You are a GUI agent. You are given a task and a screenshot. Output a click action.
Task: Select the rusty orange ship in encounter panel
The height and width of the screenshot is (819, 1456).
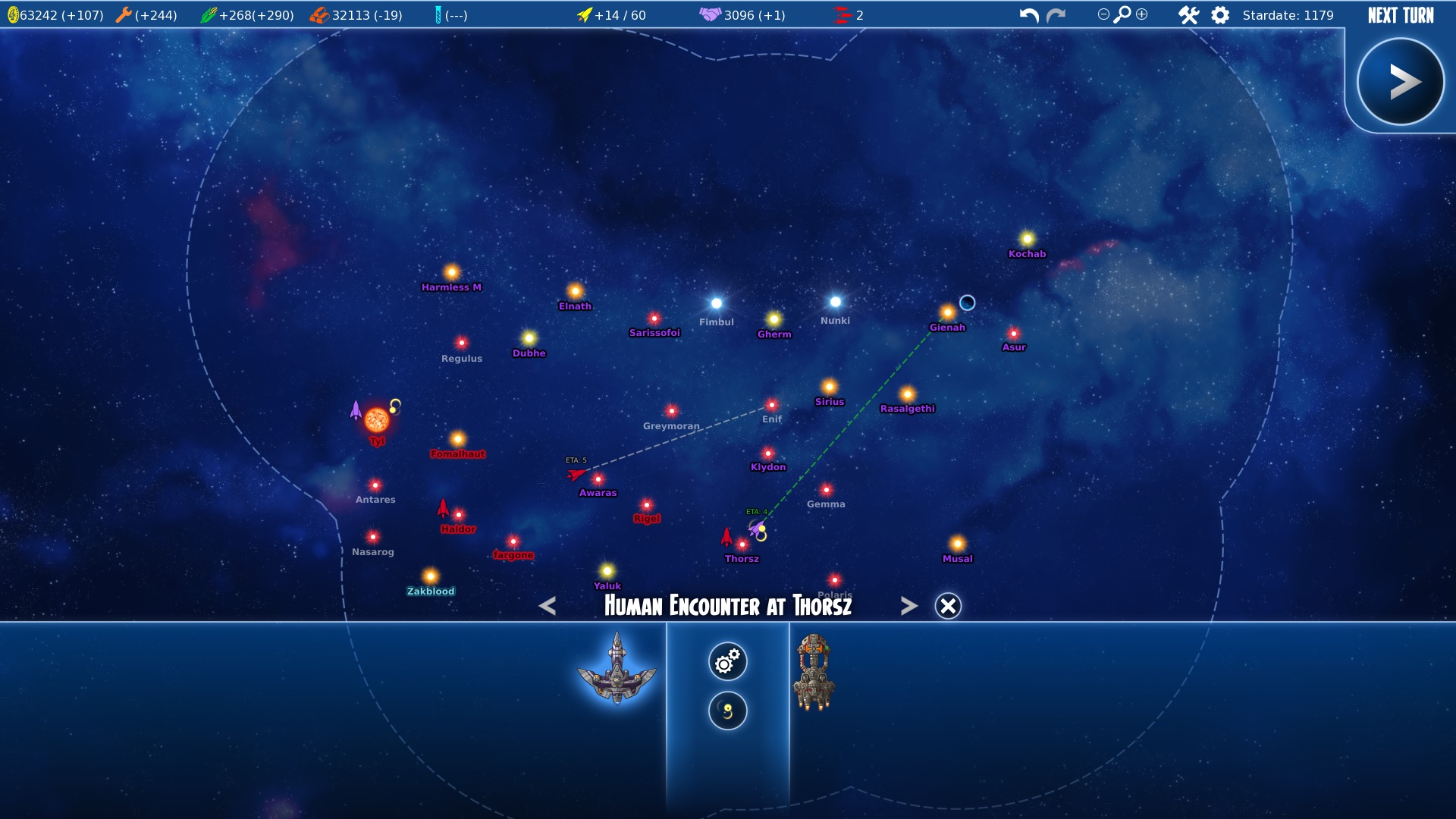coord(814,673)
